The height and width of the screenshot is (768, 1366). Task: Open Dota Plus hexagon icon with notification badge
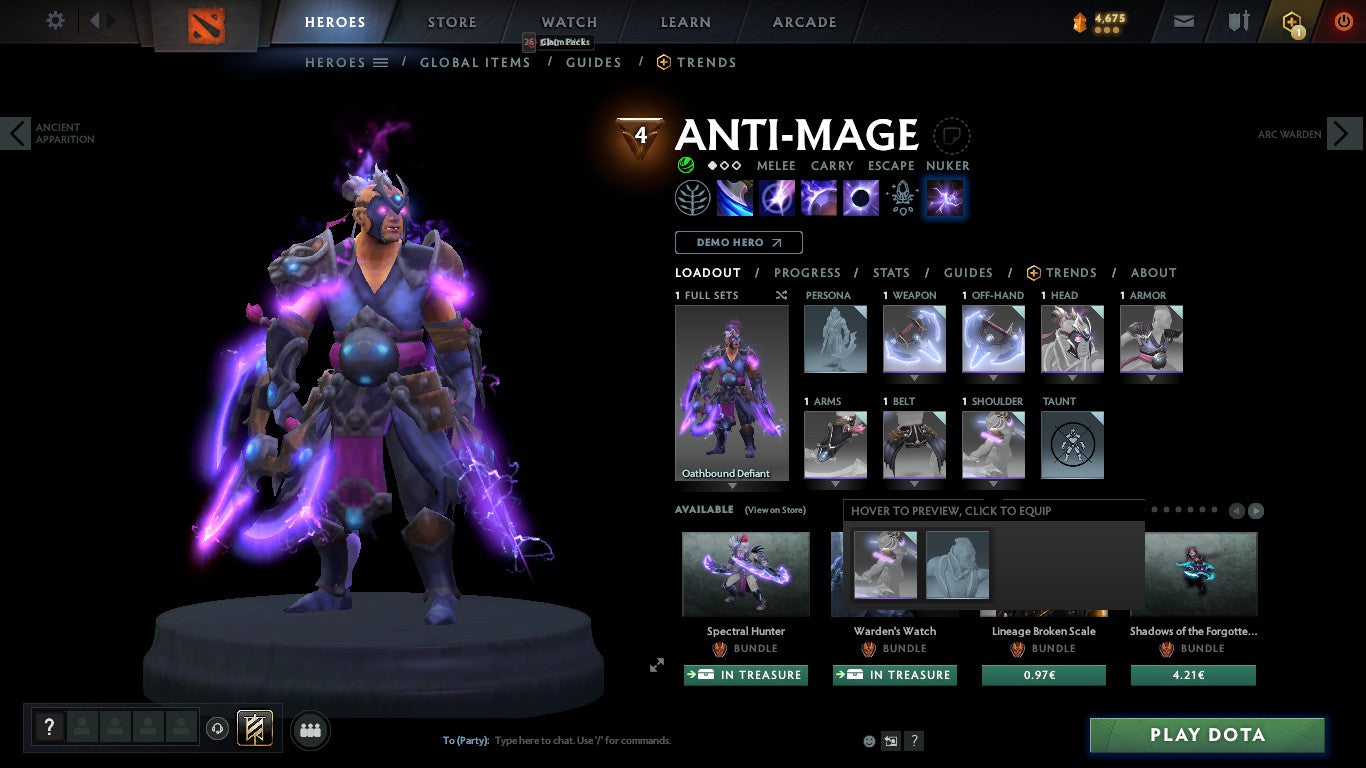(1290, 20)
